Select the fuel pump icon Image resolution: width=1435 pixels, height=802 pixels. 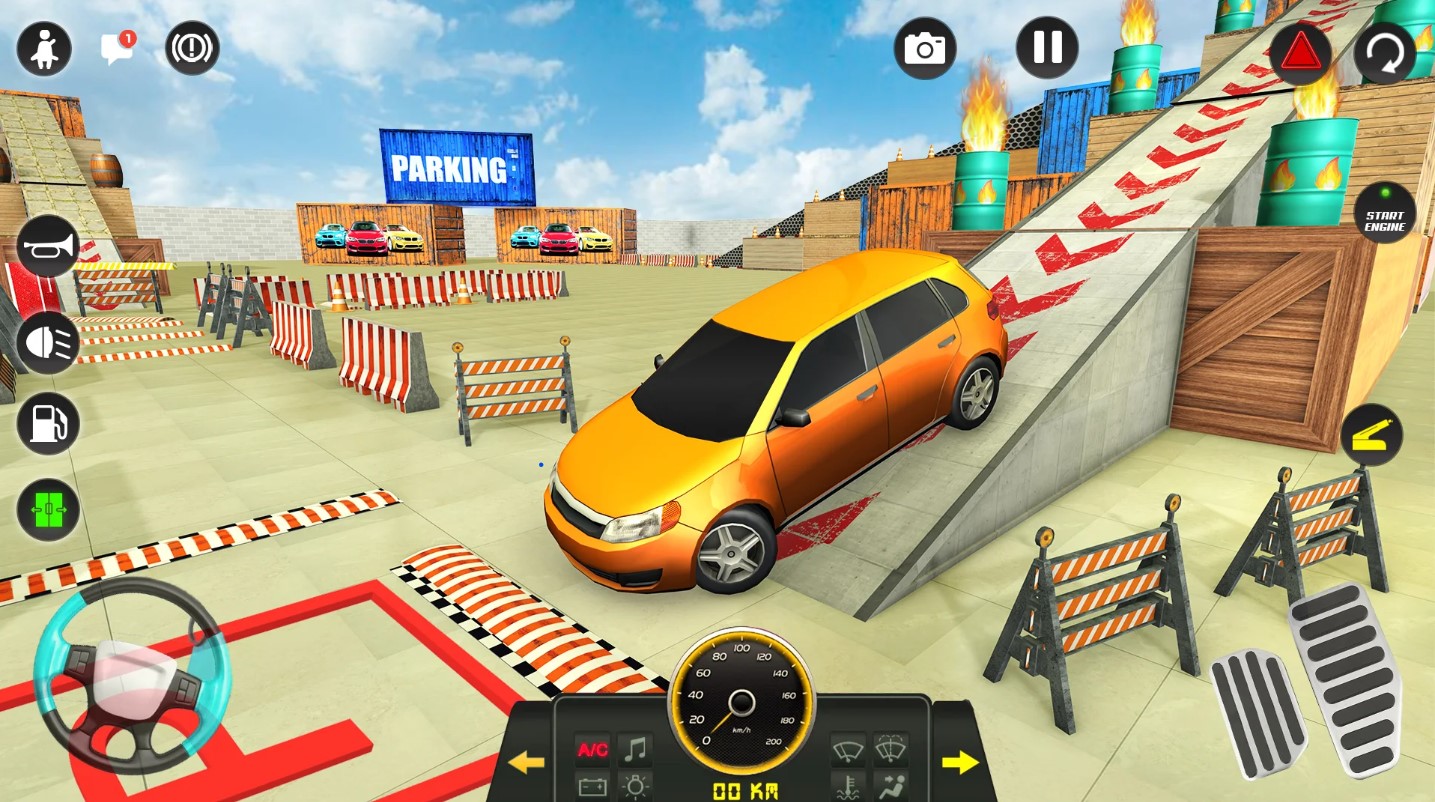47,423
